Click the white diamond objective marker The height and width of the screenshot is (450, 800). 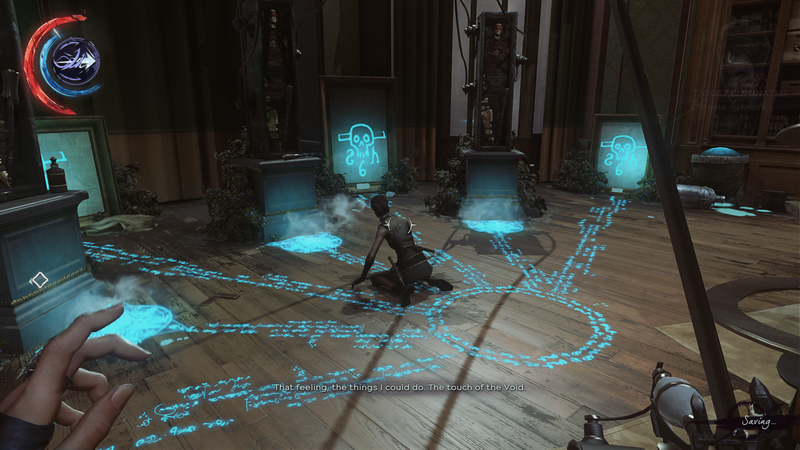click(x=39, y=281)
